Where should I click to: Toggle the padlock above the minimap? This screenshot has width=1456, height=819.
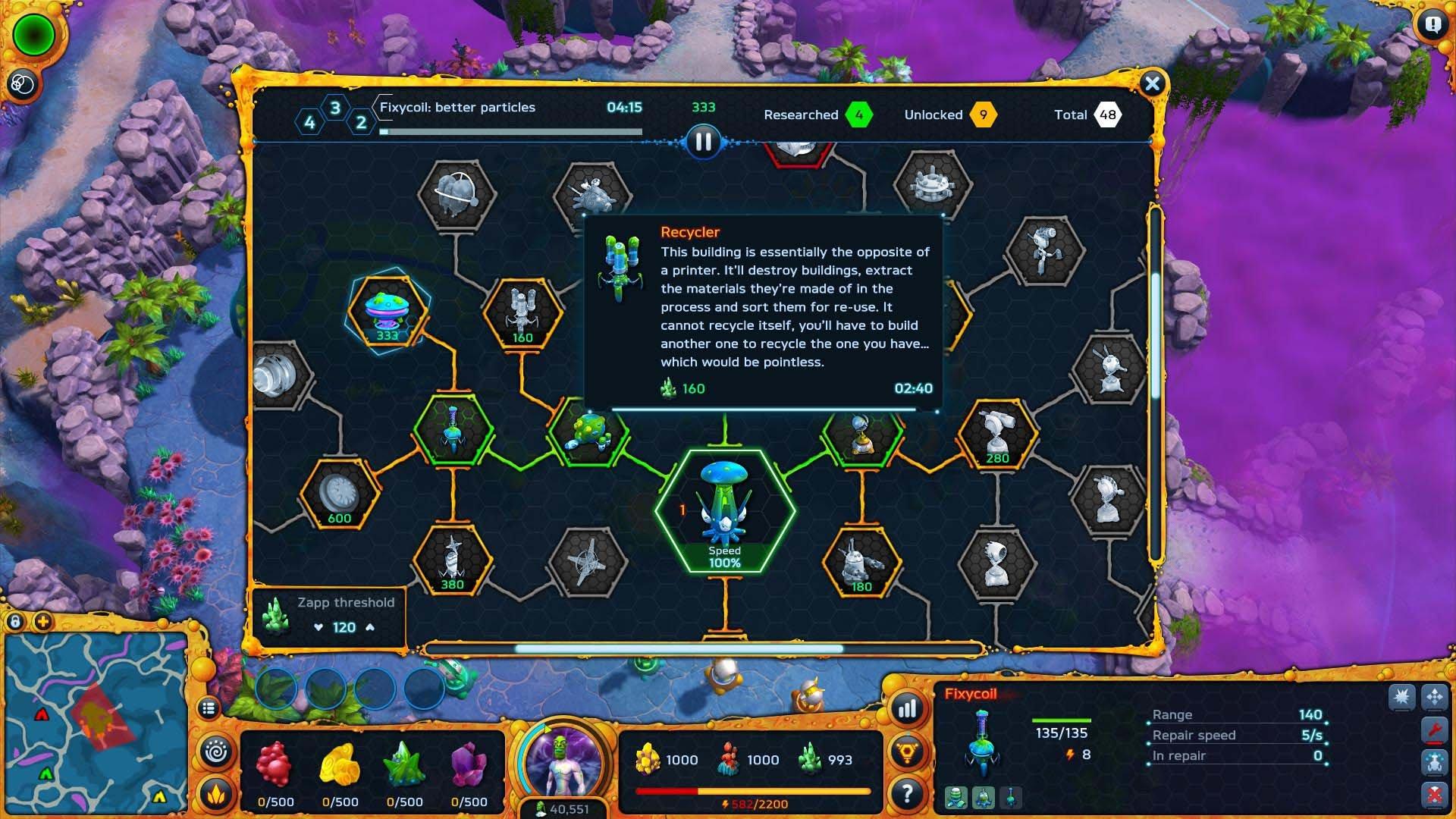pyautogui.click(x=17, y=620)
